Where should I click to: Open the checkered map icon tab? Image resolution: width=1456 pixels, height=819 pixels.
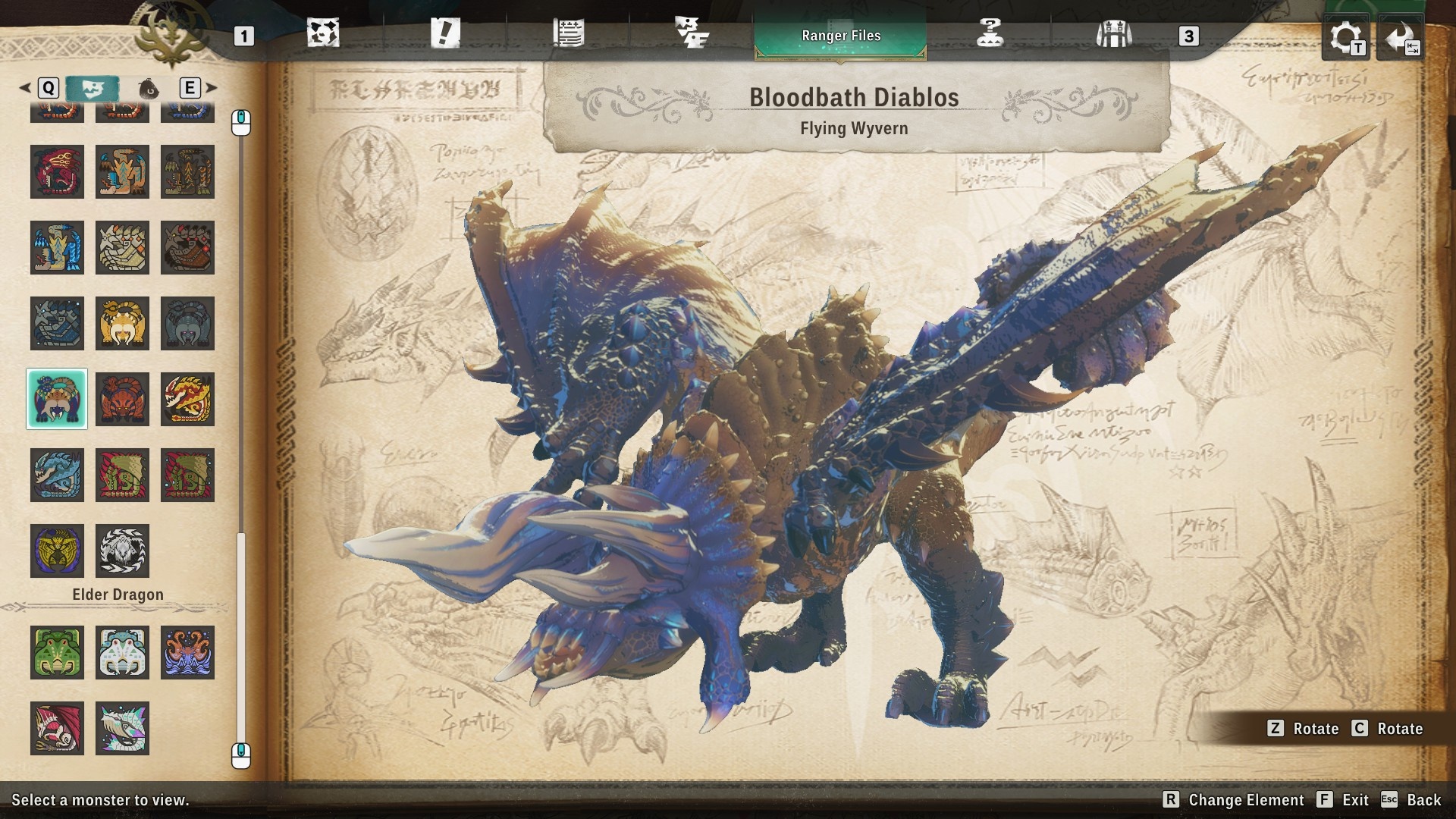tap(325, 33)
